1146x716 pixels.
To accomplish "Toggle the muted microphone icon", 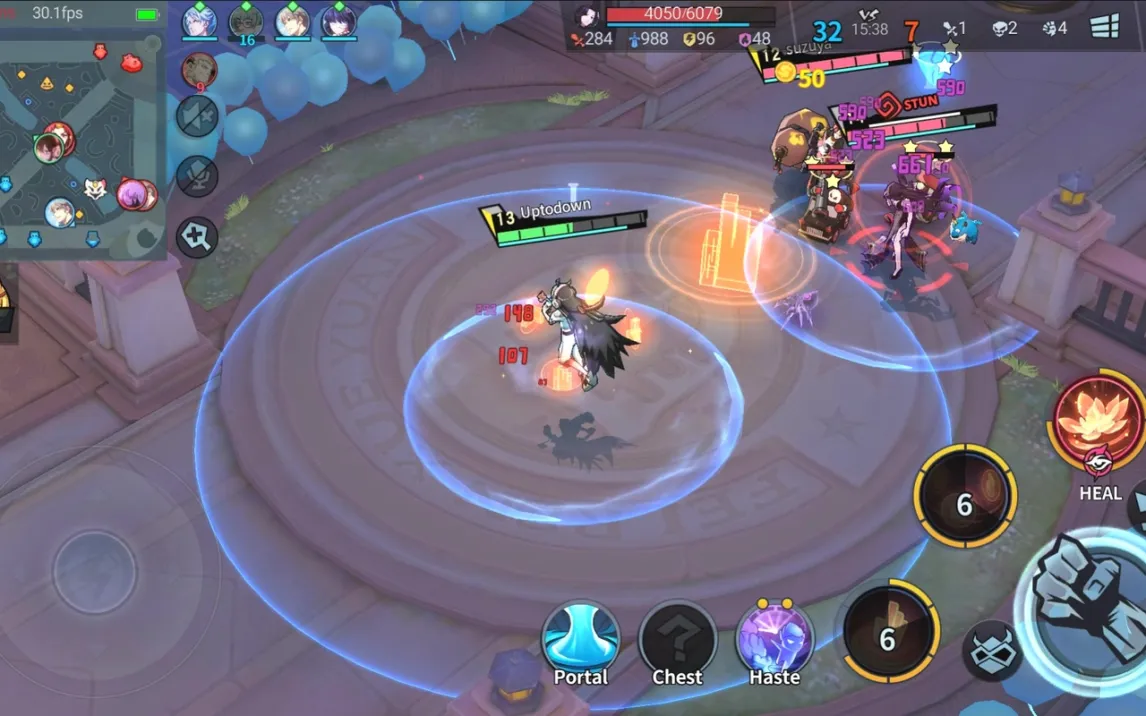I will pos(197,176).
